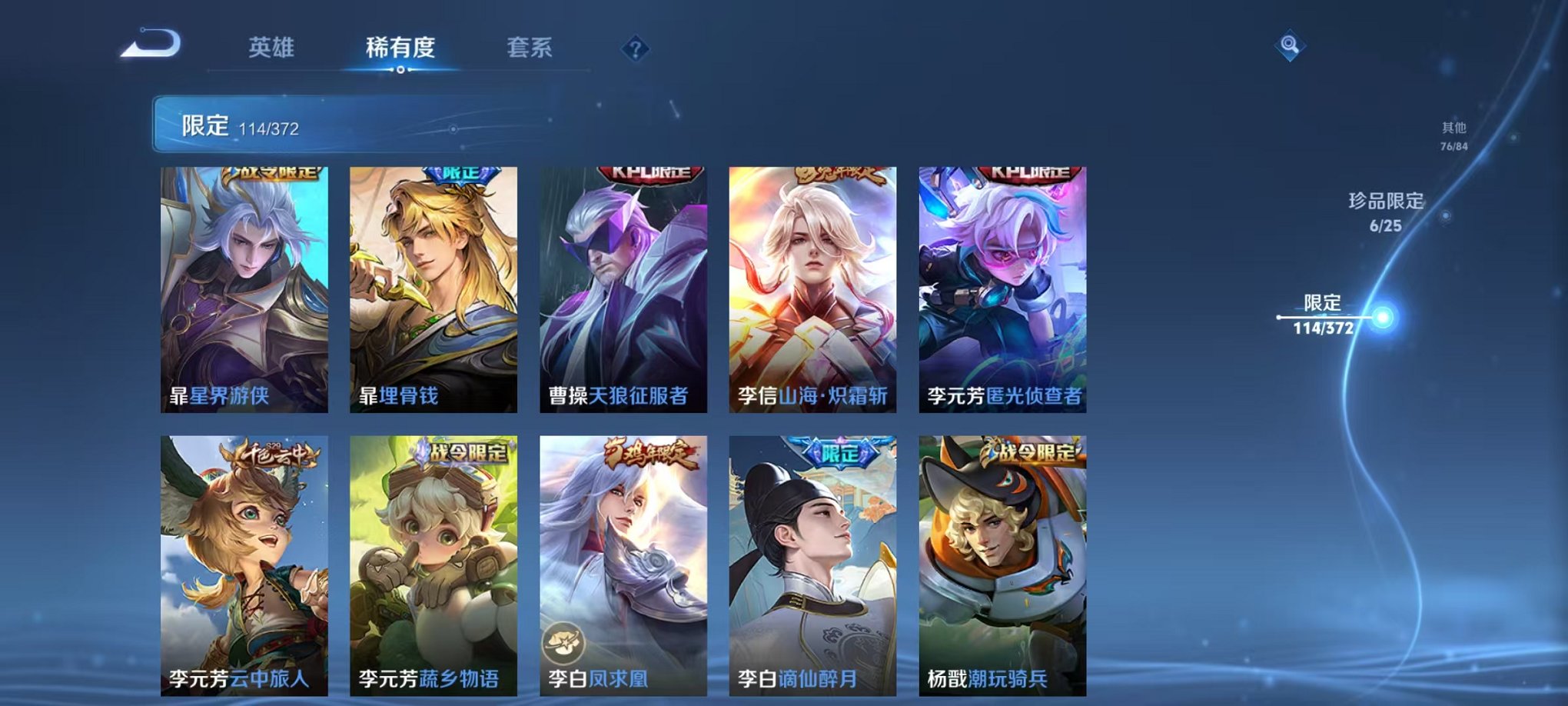1568x706 pixels.
Task: Select the 战令限定 banner on 星界游侠 card
Action: click(x=271, y=172)
